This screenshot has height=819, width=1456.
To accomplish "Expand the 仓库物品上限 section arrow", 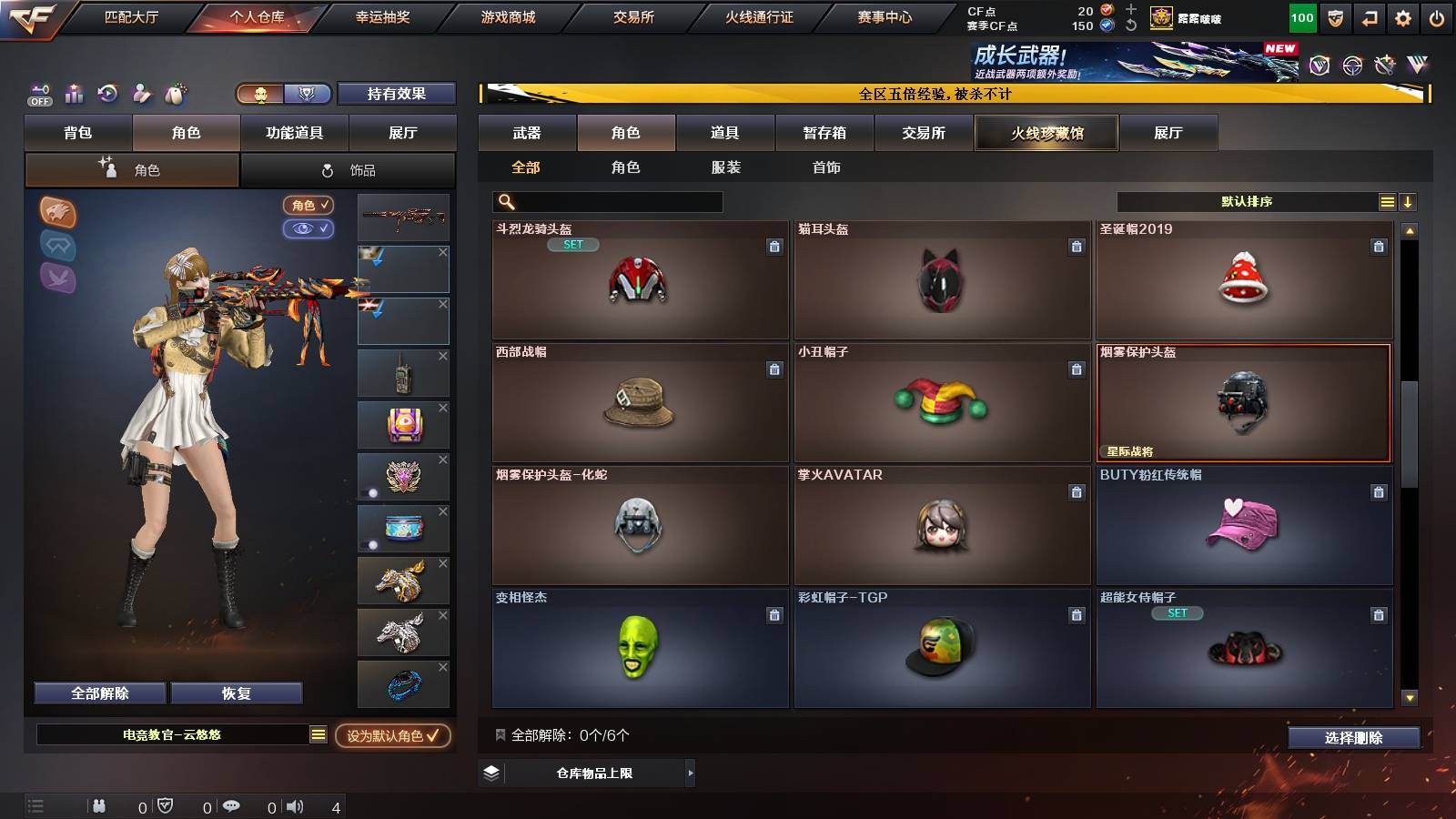I will coord(692,773).
